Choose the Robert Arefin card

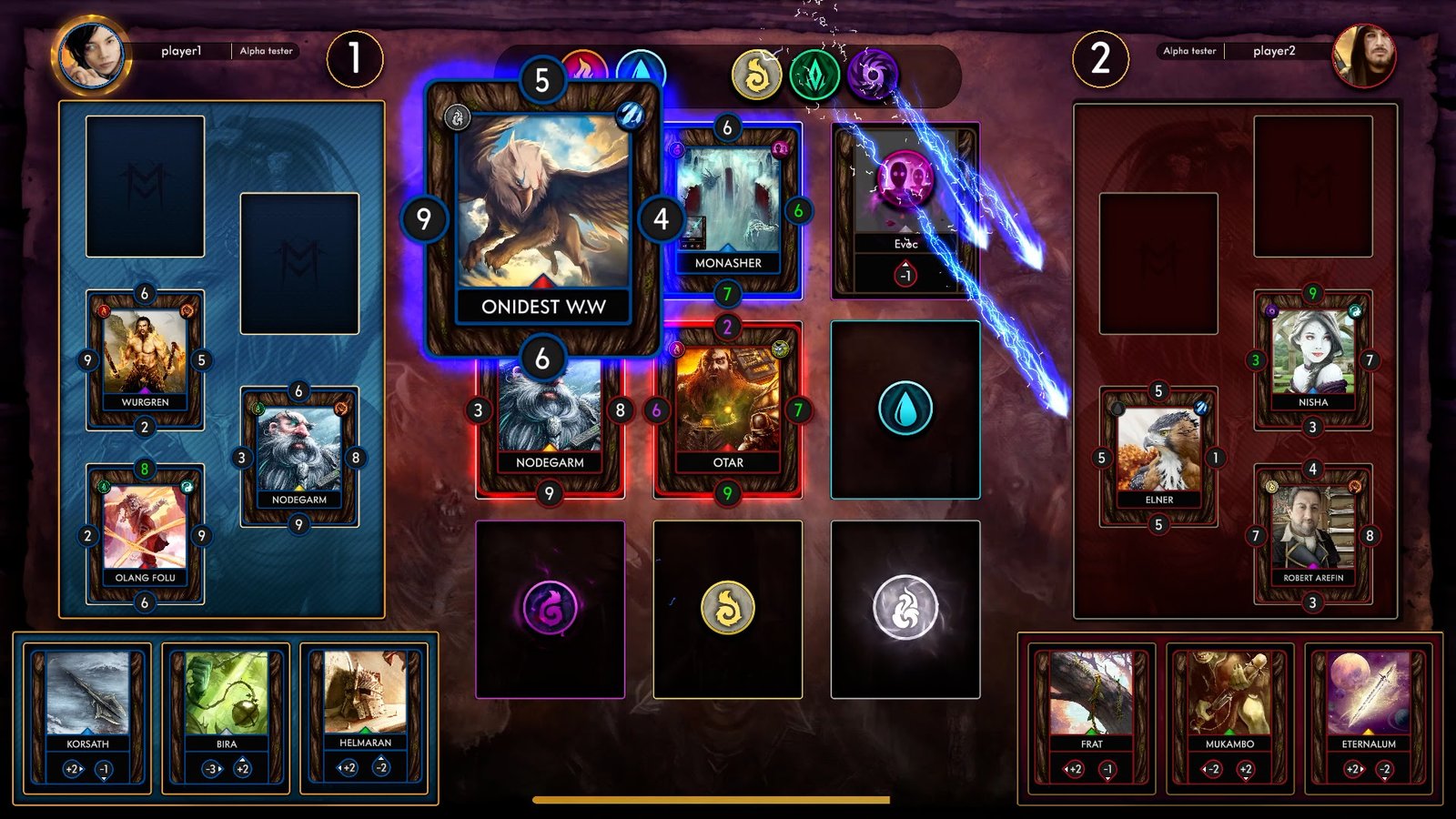click(1312, 535)
